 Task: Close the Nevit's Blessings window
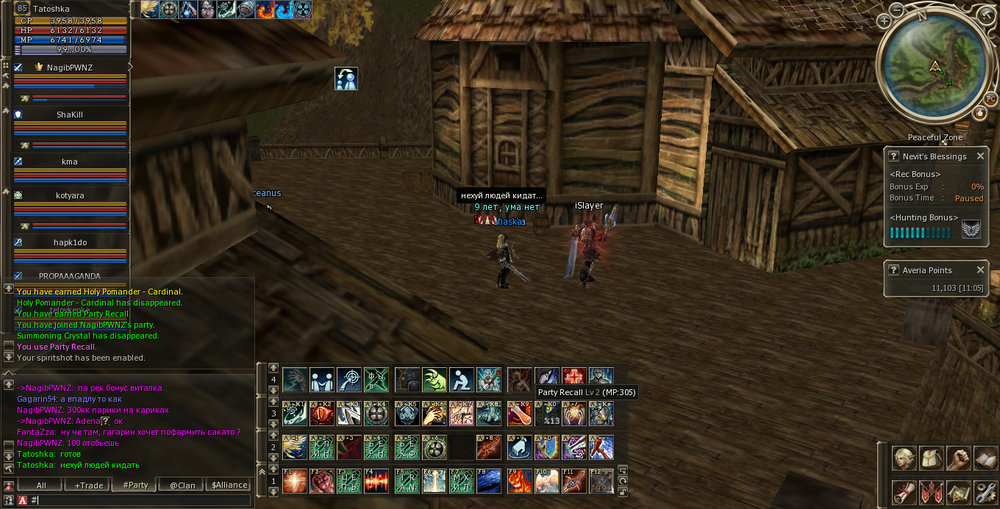(980, 156)
